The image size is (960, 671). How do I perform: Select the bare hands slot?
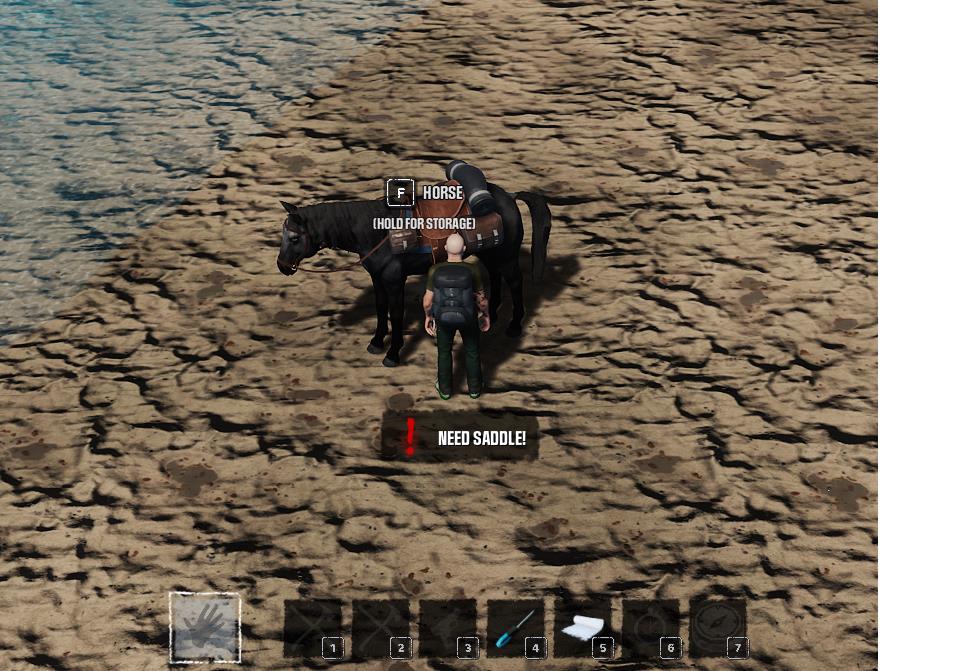click(x=205, y=628)
